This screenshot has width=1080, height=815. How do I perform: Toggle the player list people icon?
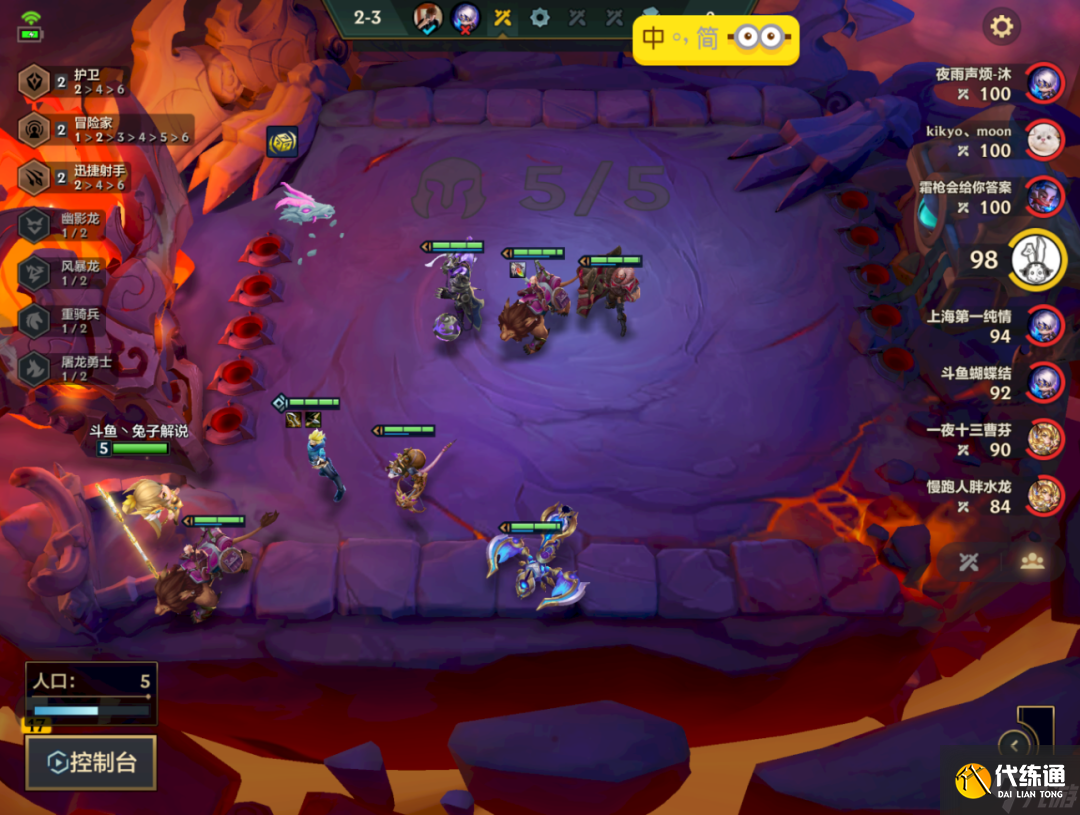click(x=1032, y=561)
